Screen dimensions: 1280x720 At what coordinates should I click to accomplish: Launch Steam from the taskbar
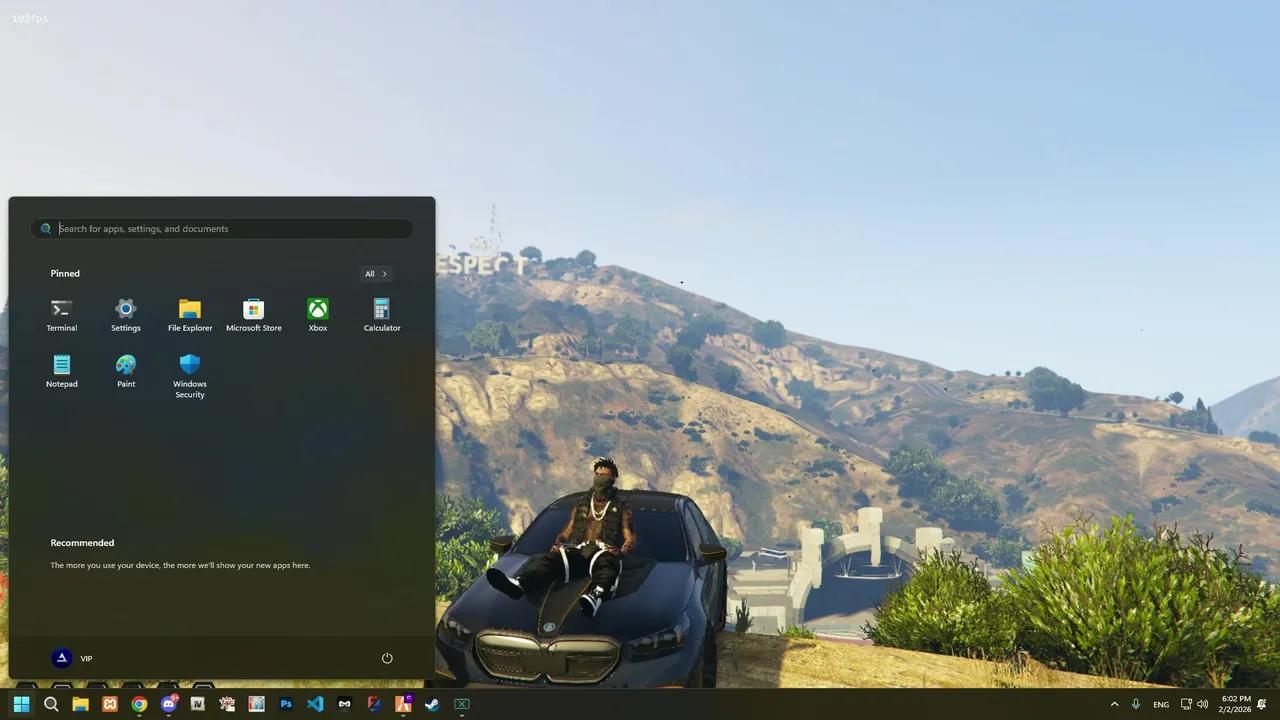point(431,704)
